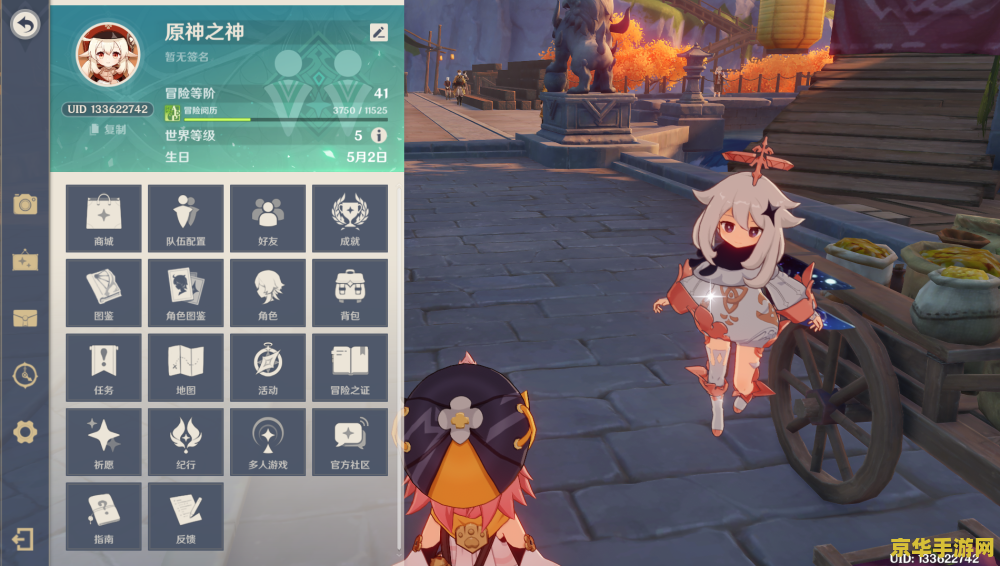
Task: Open the 任务 quest menu
Action: pos(104,367)
